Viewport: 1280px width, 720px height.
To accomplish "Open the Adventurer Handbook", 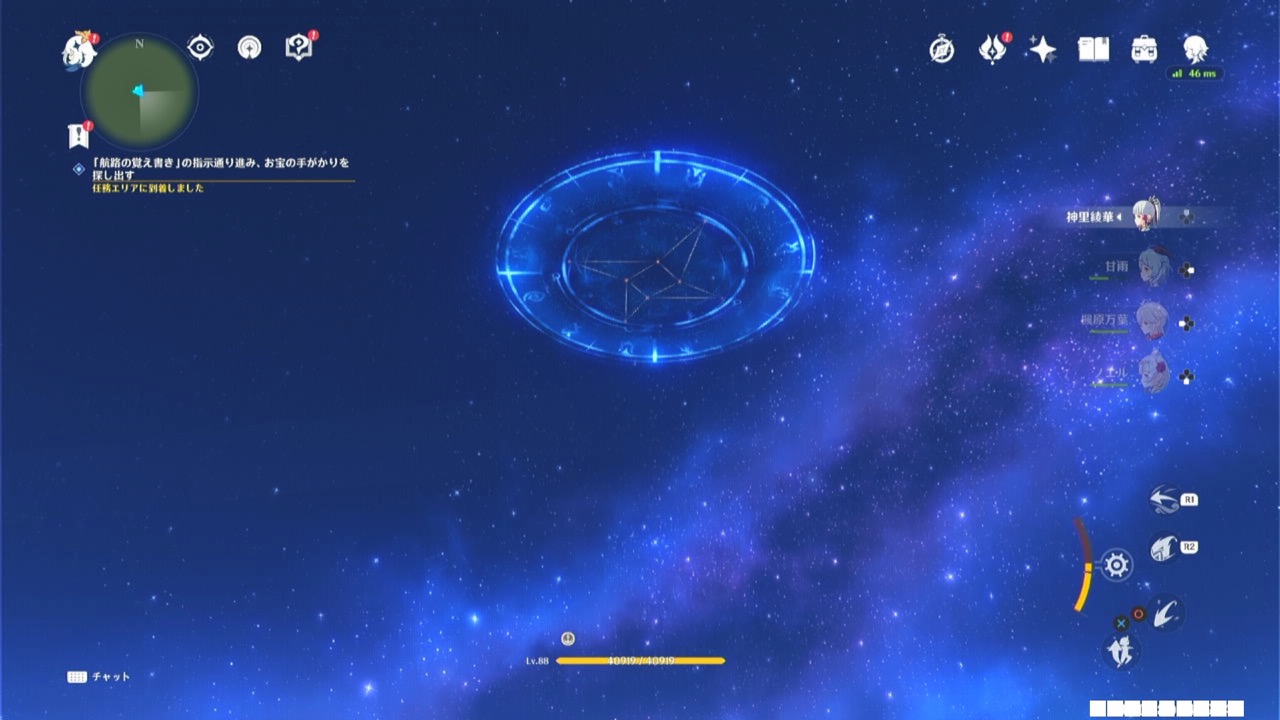I will tap(1092, 49).
